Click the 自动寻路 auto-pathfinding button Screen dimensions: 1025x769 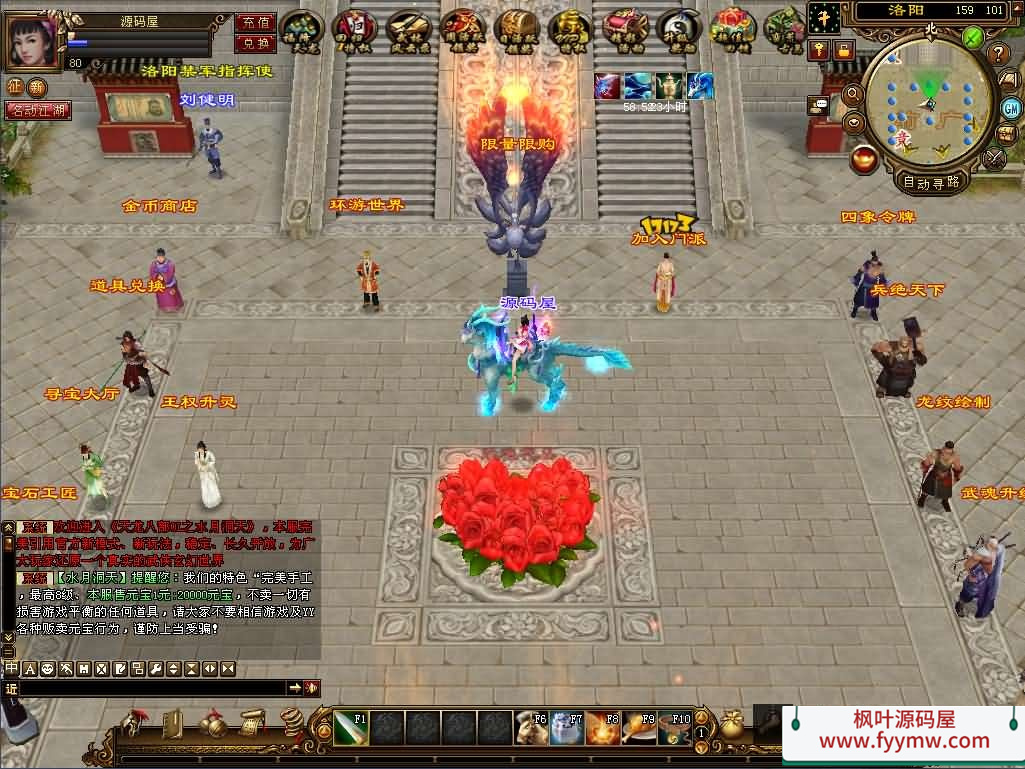coord(931,182)
